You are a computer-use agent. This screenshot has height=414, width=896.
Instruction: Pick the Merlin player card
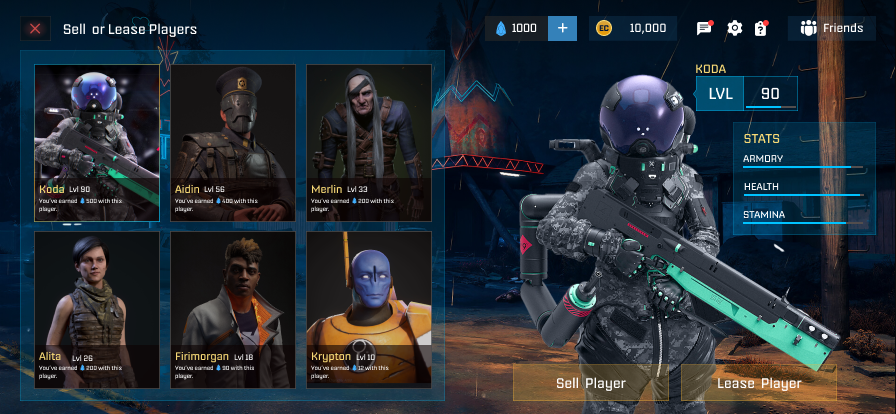pyautogui.click(x=369, y=142)
